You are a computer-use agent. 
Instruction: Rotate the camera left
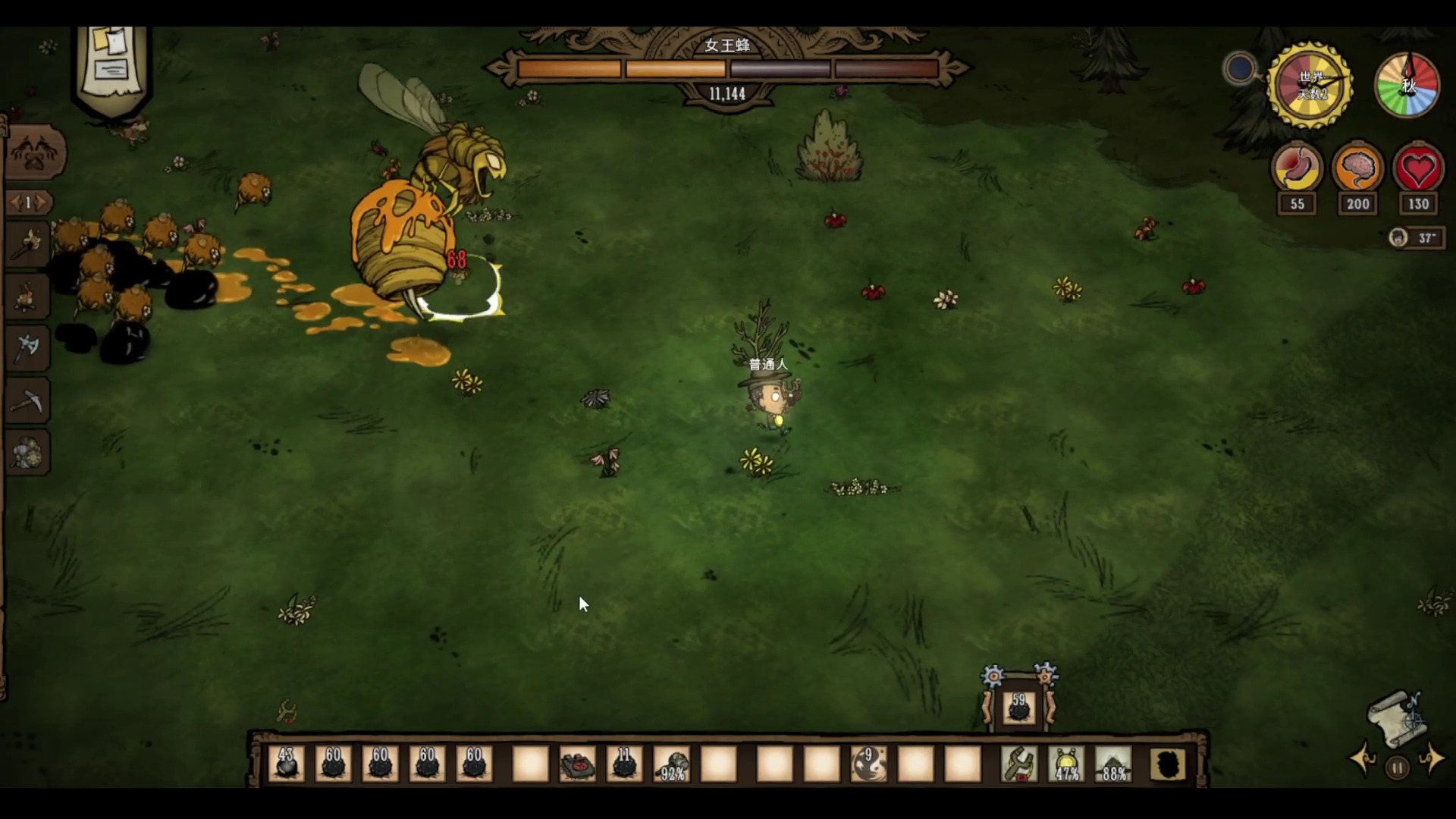(1363, 759)
